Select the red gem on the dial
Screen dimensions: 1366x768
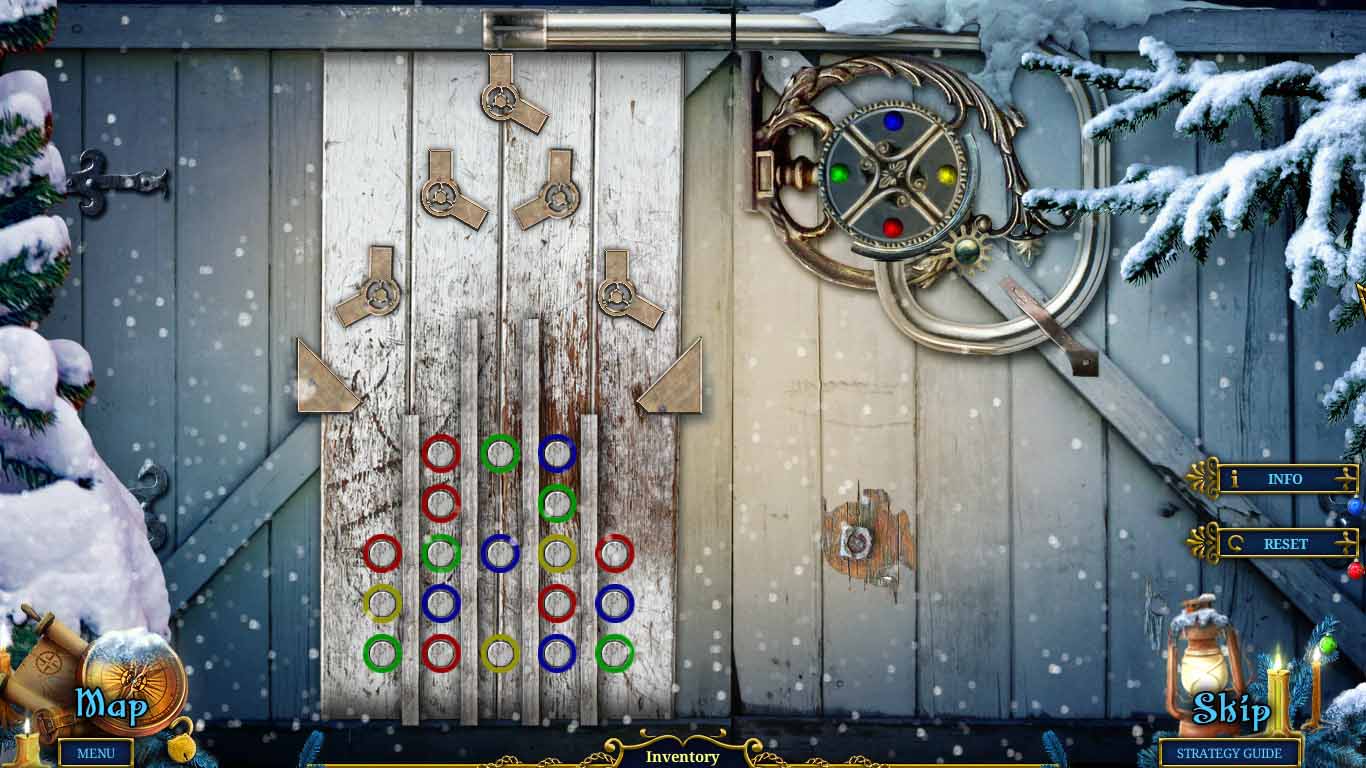[893, 226]
